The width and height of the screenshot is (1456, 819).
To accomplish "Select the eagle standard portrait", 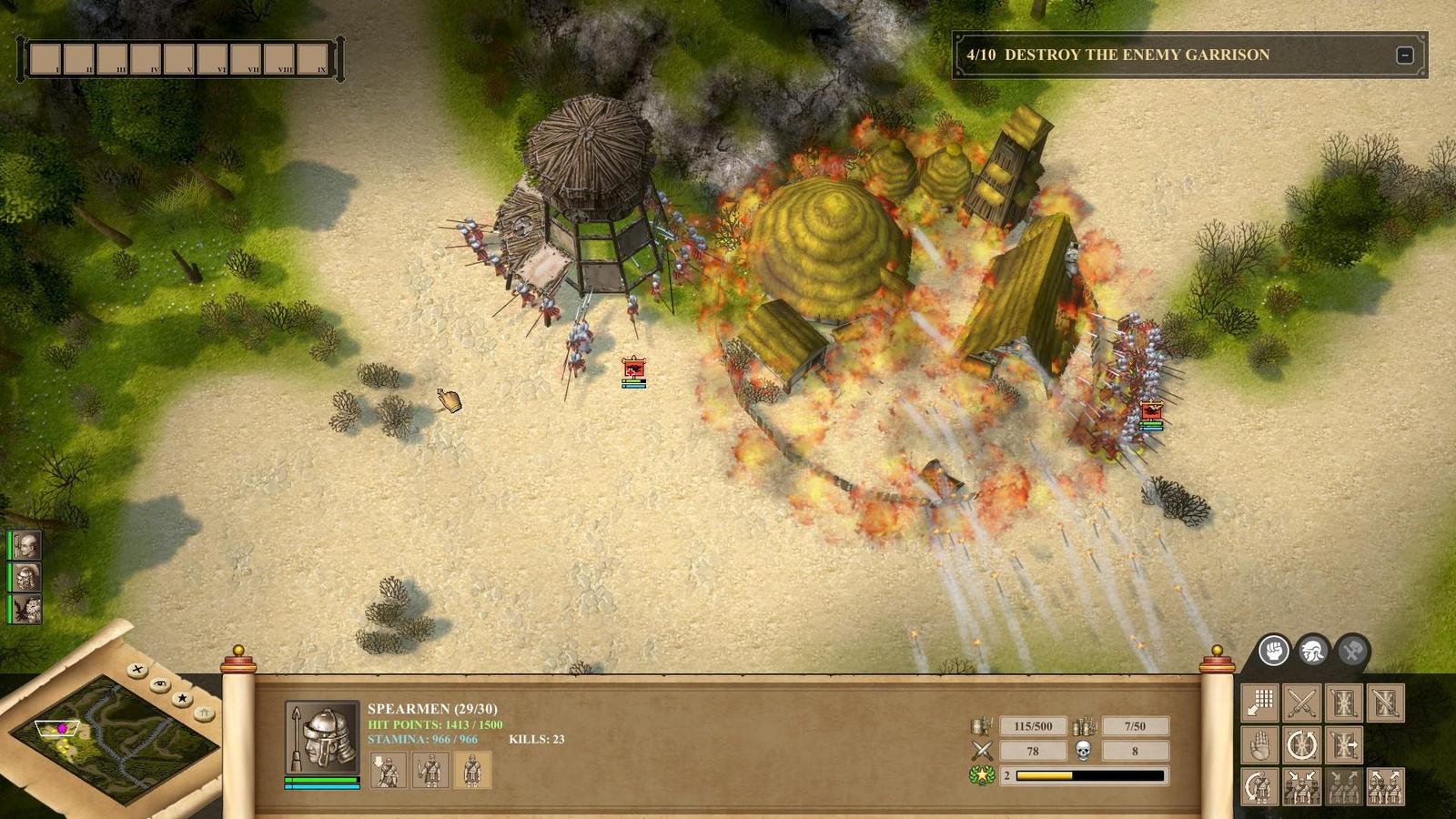I will [x=26, y=609].
